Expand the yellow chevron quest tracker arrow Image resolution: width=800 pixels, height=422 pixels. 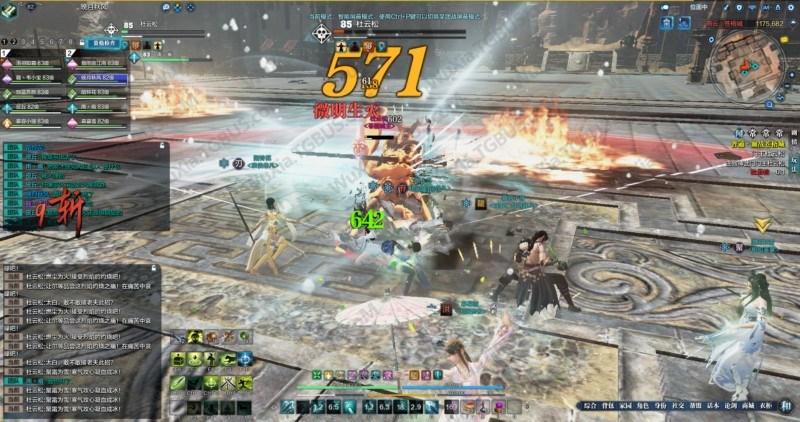[763, 224]
